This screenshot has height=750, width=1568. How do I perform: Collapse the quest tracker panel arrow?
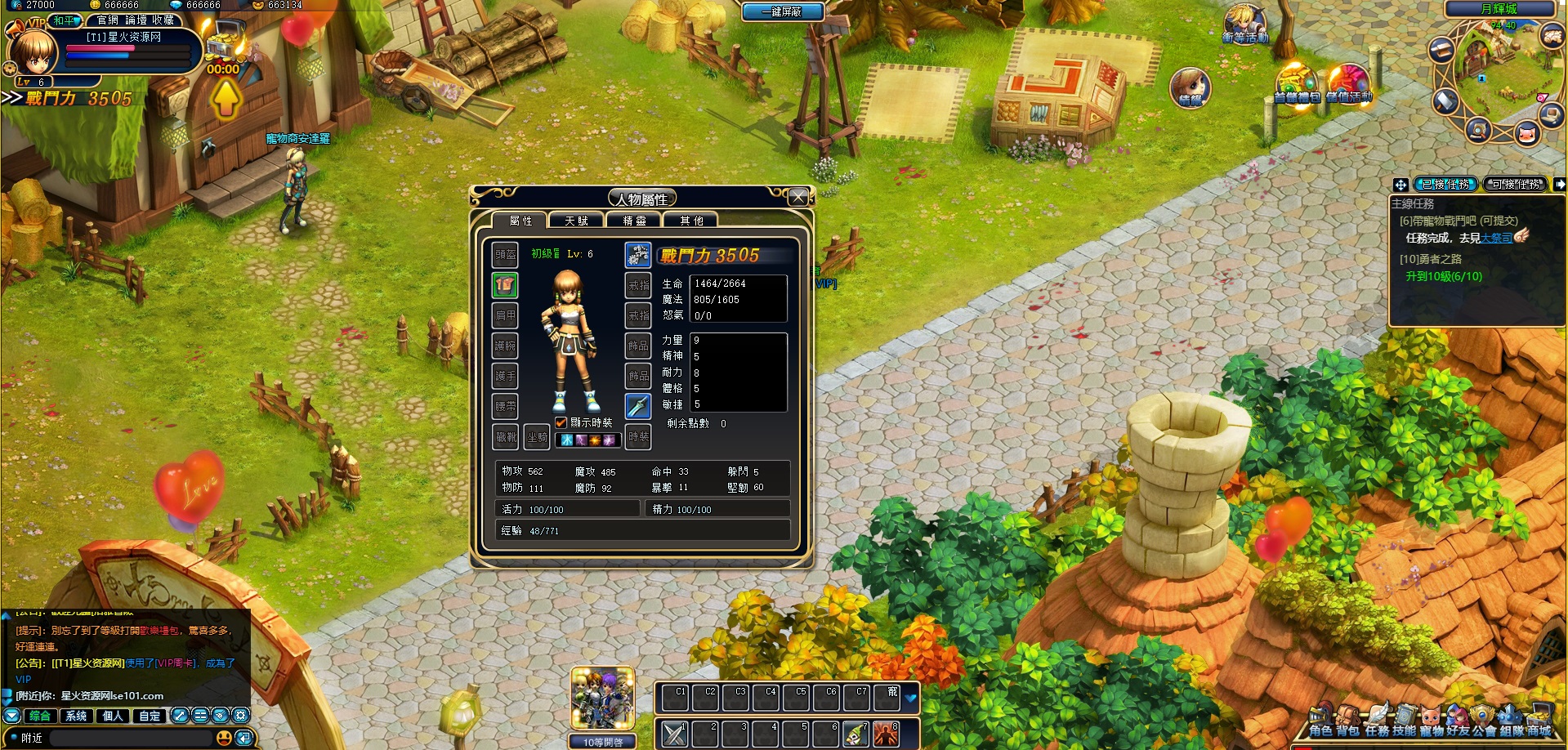[x=1561, y=185]
